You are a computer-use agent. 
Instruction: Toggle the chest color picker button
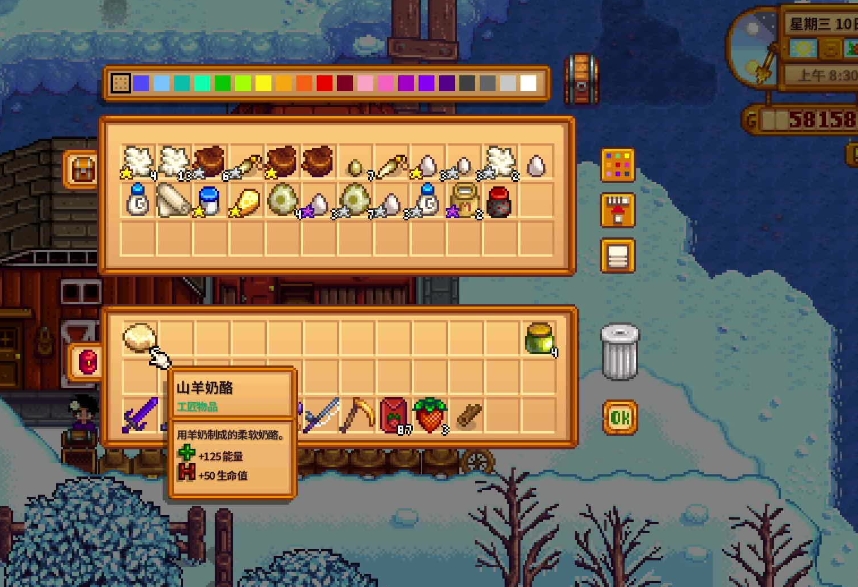click(x=618, y=164)
